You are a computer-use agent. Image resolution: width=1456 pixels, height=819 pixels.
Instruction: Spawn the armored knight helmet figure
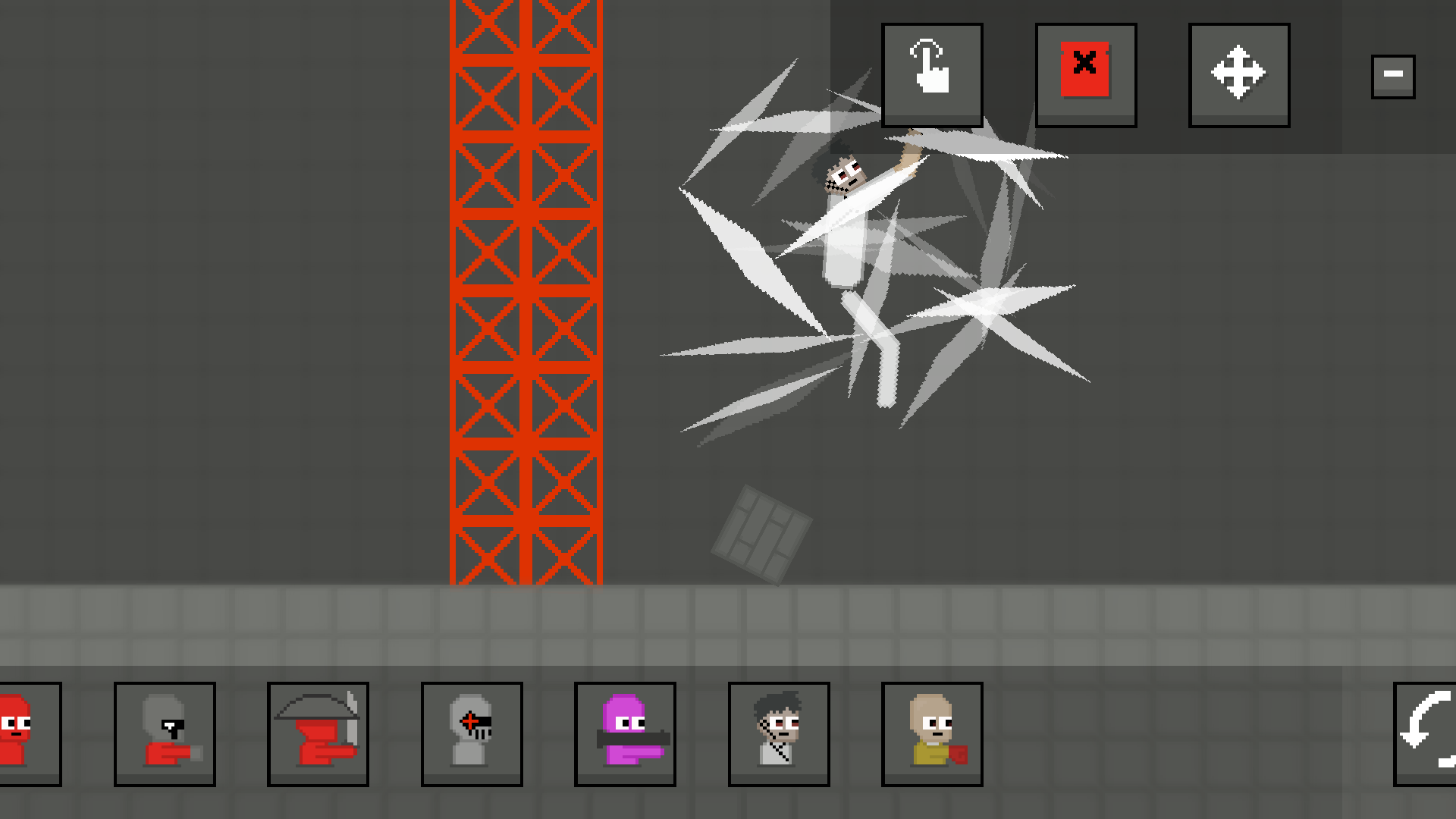coord(472,732)
